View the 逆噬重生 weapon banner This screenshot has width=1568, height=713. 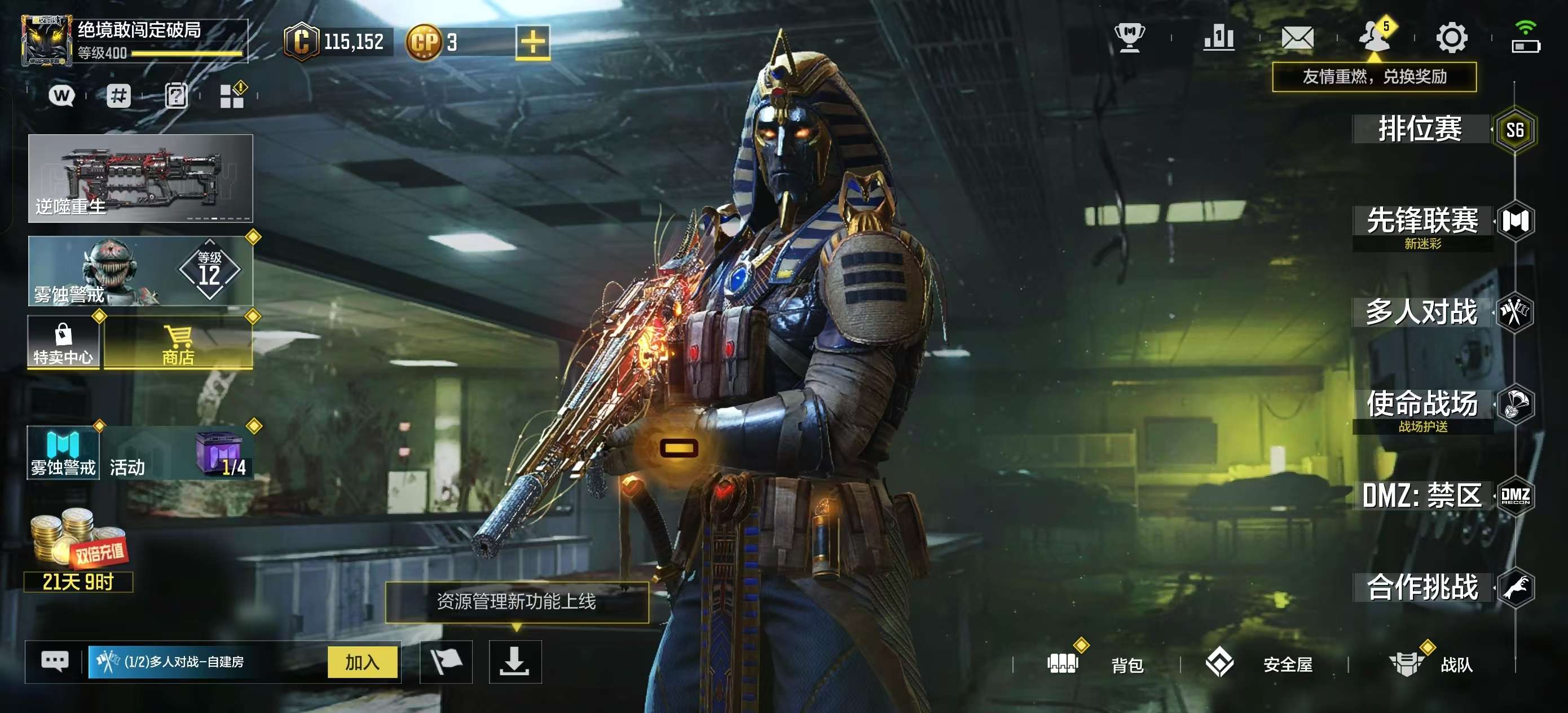point(140,178)
